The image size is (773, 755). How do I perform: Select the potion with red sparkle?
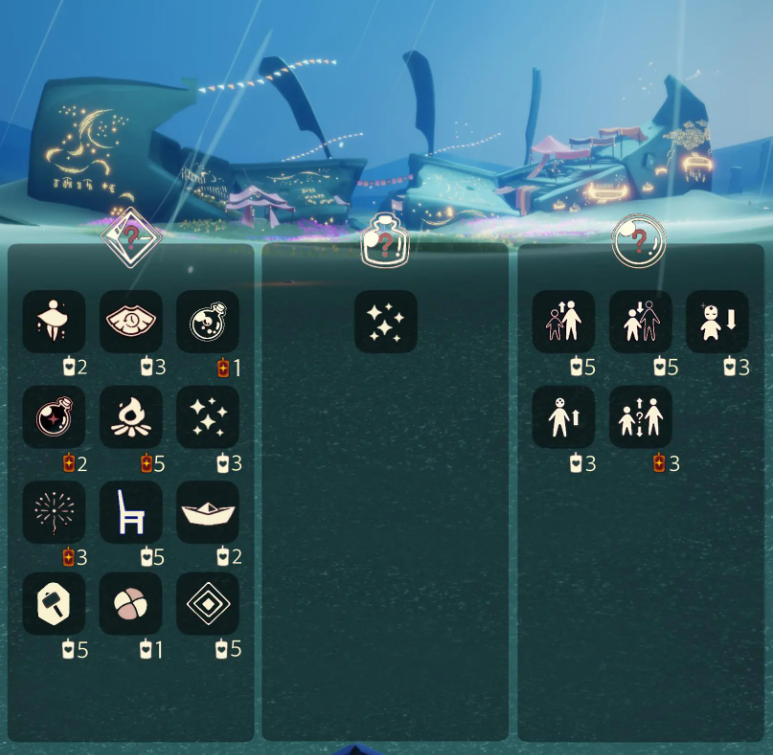point(54,417)
